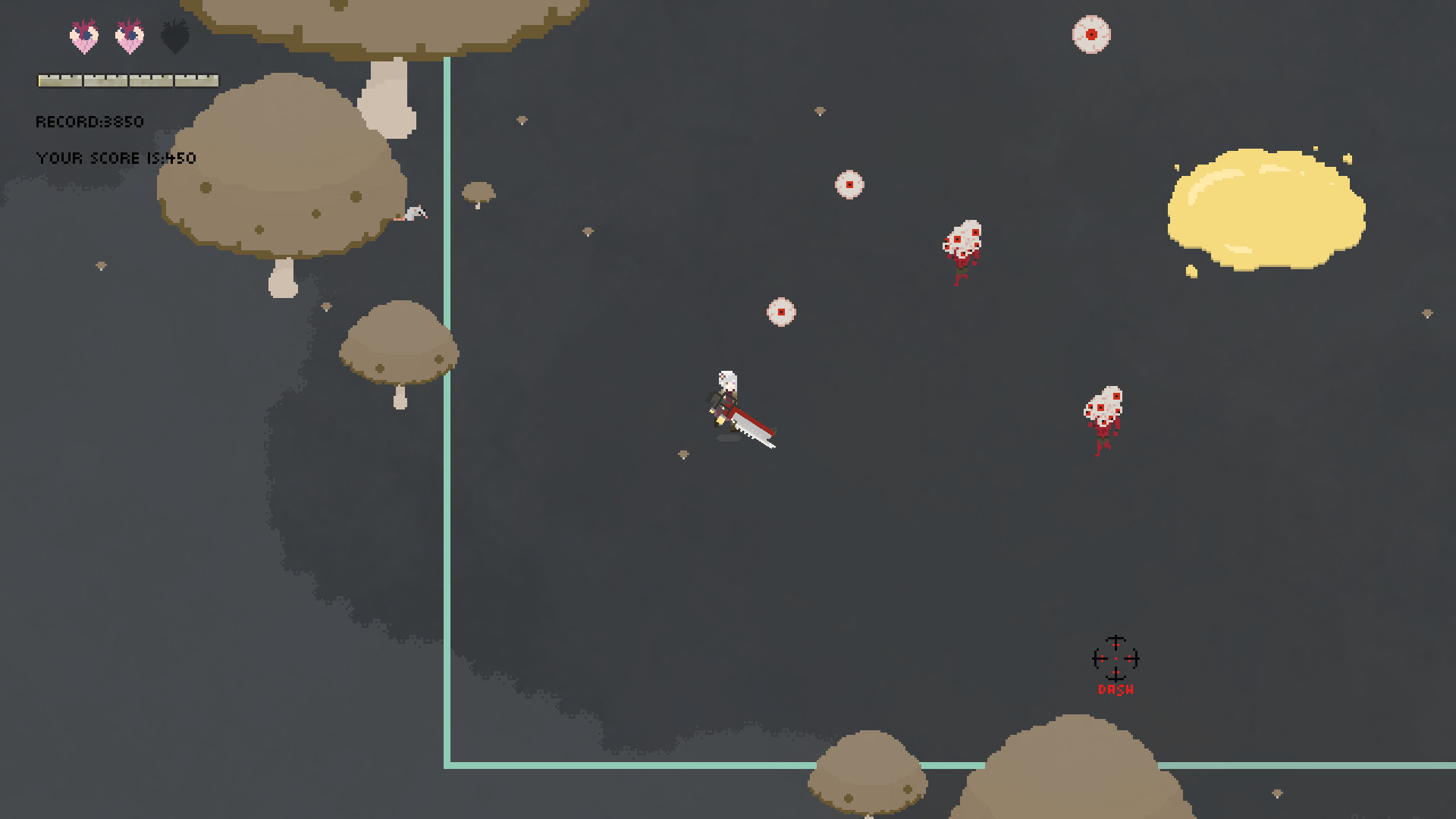Click the eyeball projectile near center
1456x819 pixels.
pyautogui.click(x=780, y=311)
